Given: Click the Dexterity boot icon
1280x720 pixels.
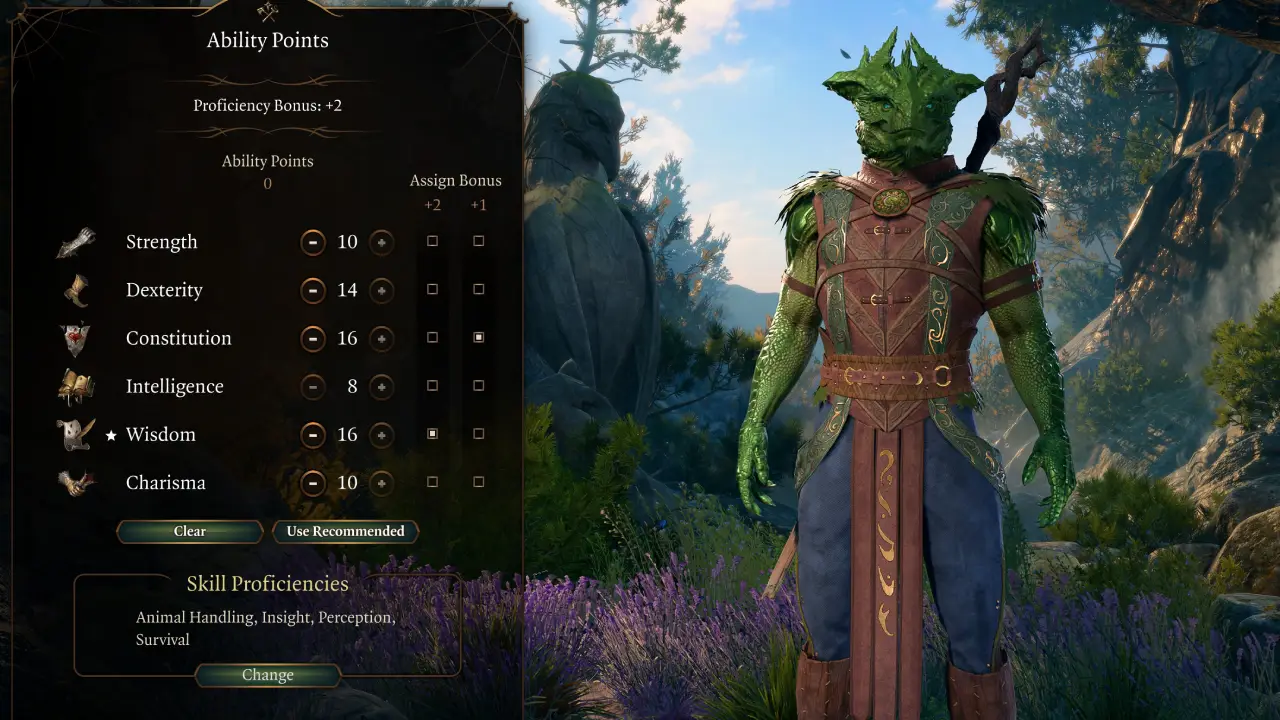Looking at the screenshot, I should [x=77, y=289].
